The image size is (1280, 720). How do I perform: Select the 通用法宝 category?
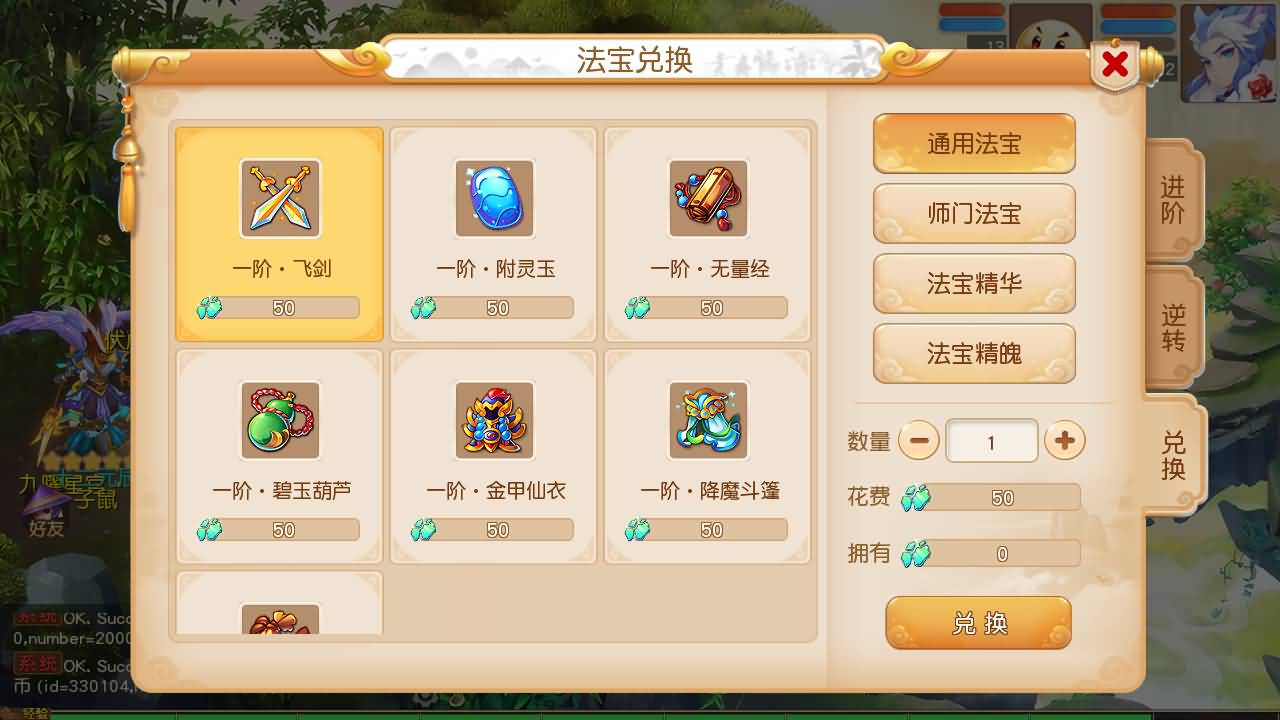(x=974, y=143)
